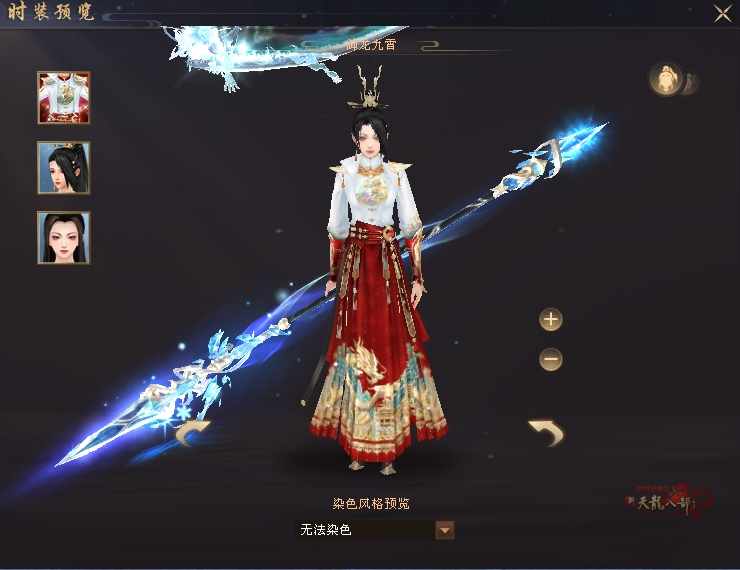Rotate the character with the left arrow
740x570 pixels.
point(192,433)
